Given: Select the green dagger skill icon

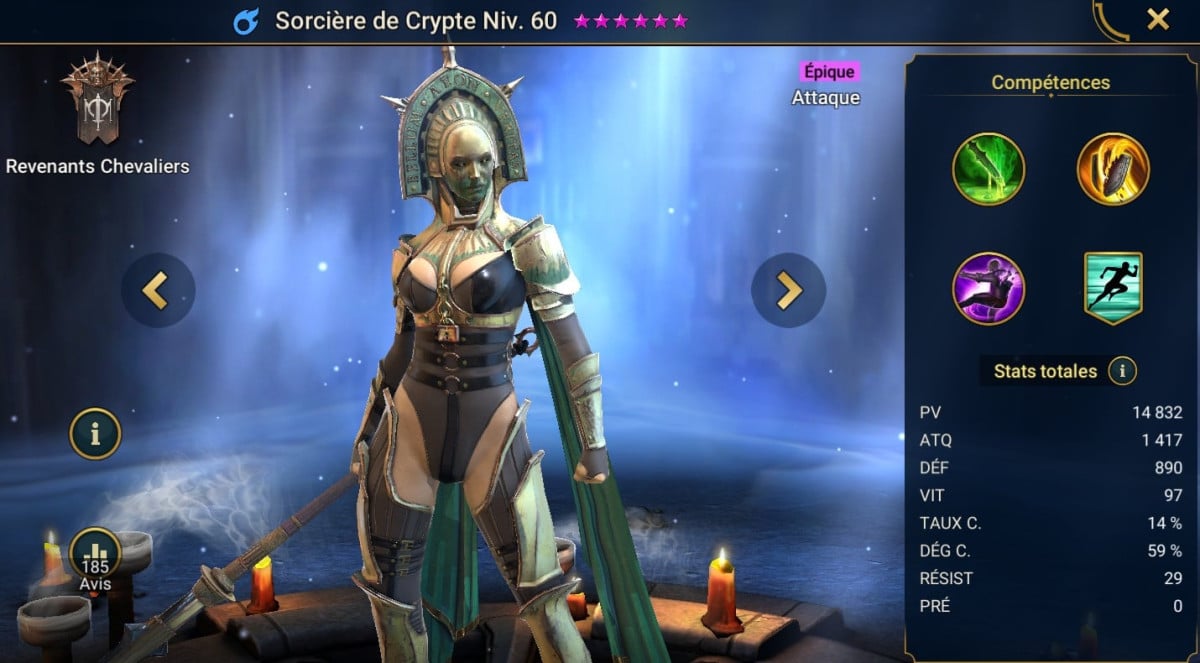Looking at the screenshot, I should [x=988, y=169].
